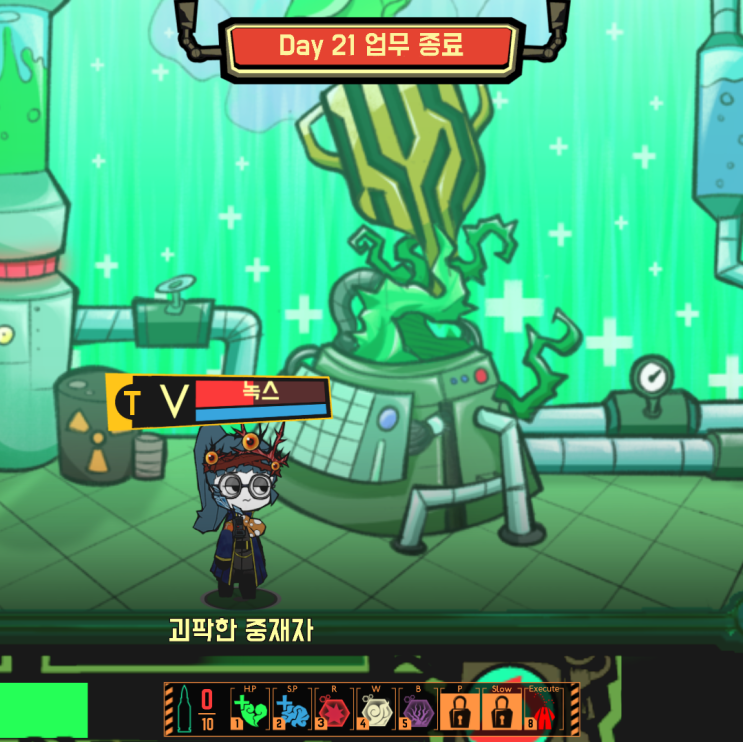Pick the White shield bullet
The width and height of the screenshot is (743, 742).
click(376, 711)
